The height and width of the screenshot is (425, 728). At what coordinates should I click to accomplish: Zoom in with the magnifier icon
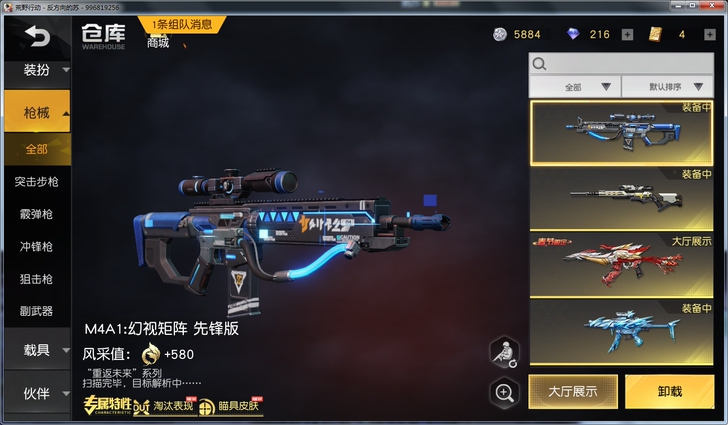coord(504,392)
